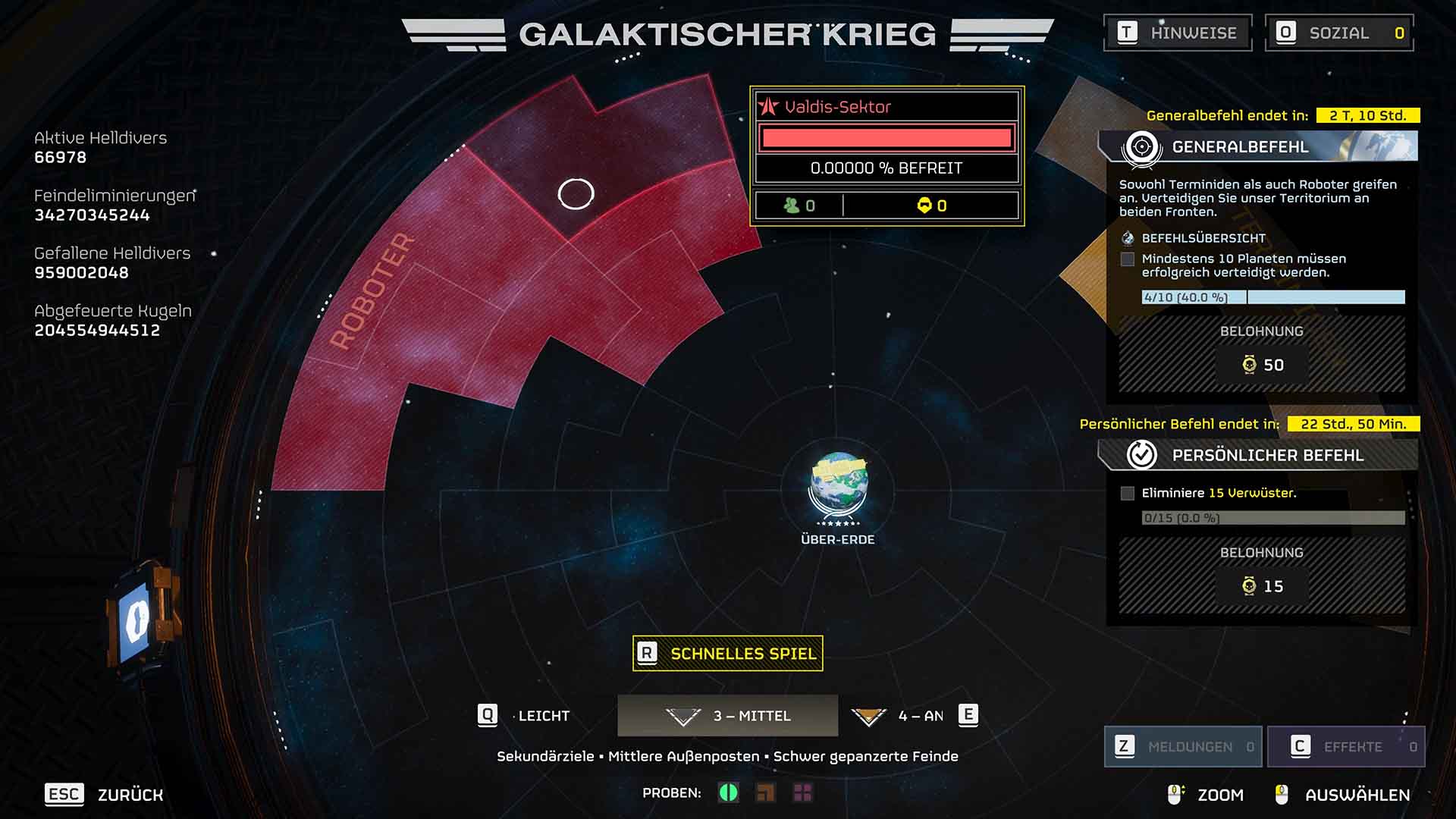Start a Schnelles Spiel quick match
The height and width of the screenshot is (819, 1456).
coord(728,654)
